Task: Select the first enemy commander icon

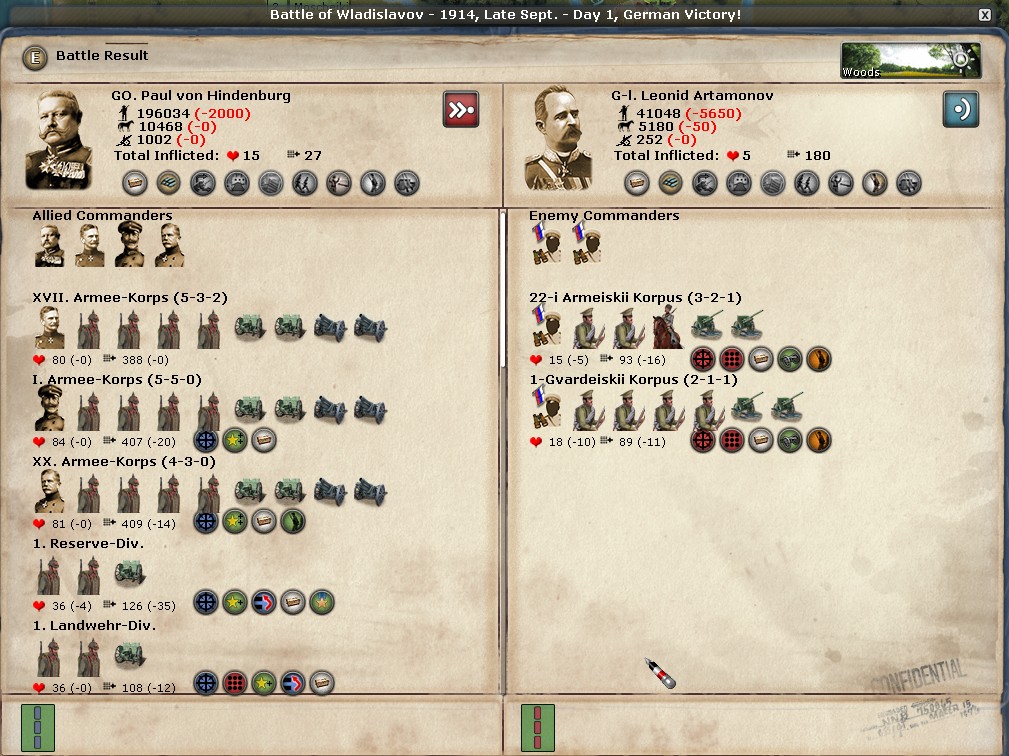Action: coord(546,245)
